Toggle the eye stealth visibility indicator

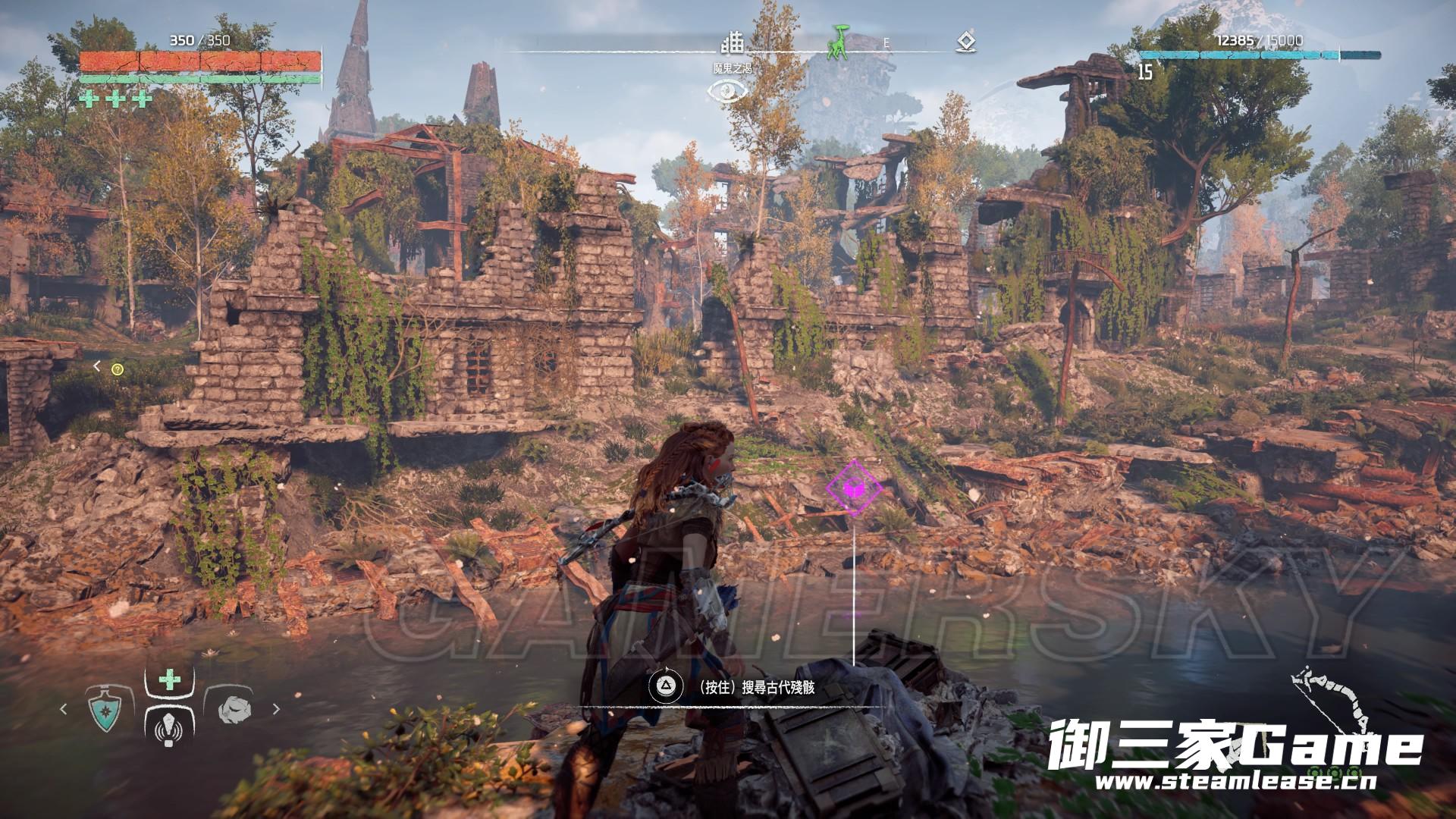click(x=728, y=92)
